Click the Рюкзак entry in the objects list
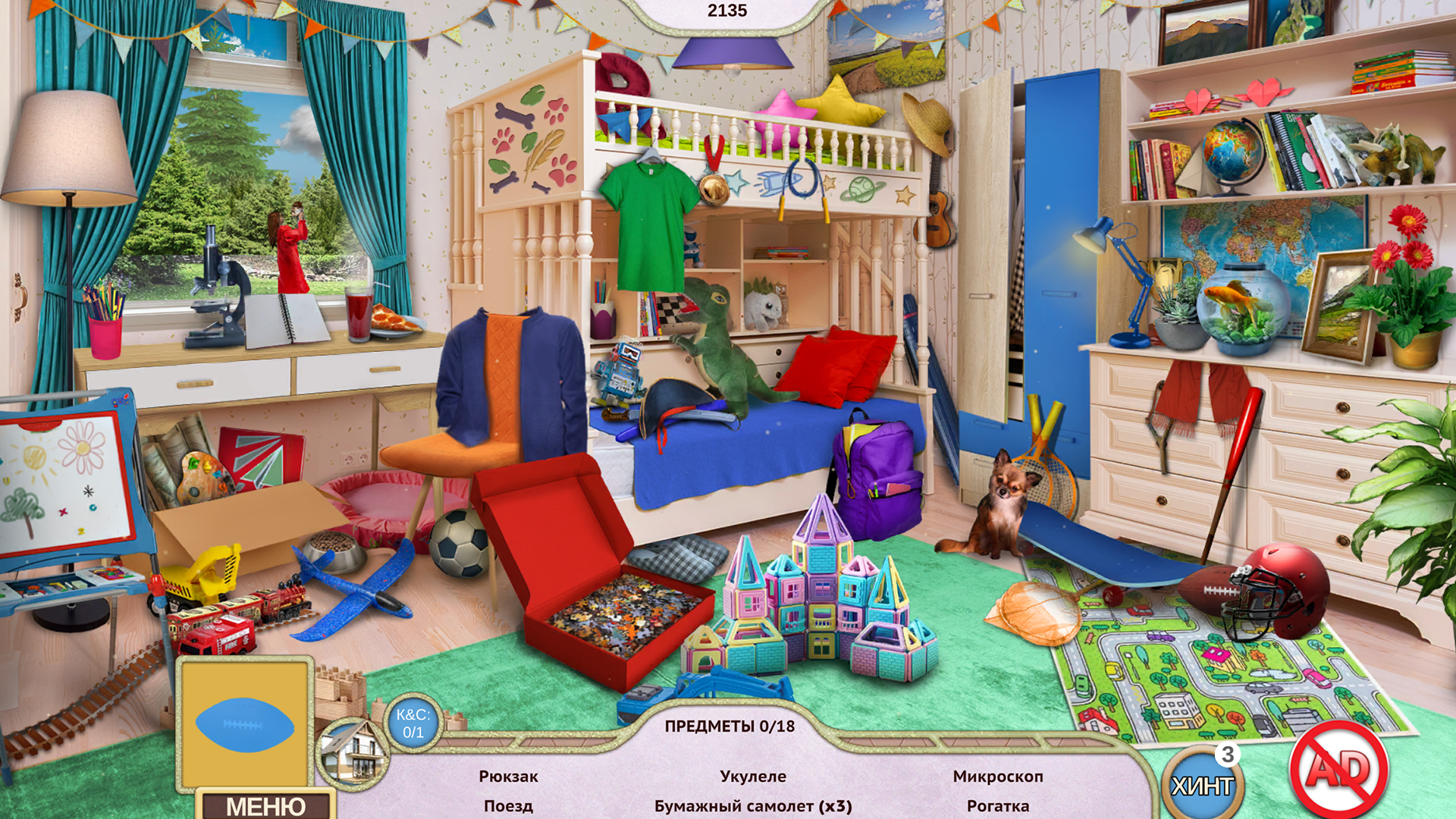1456x819 pixels. coord(509,775)
